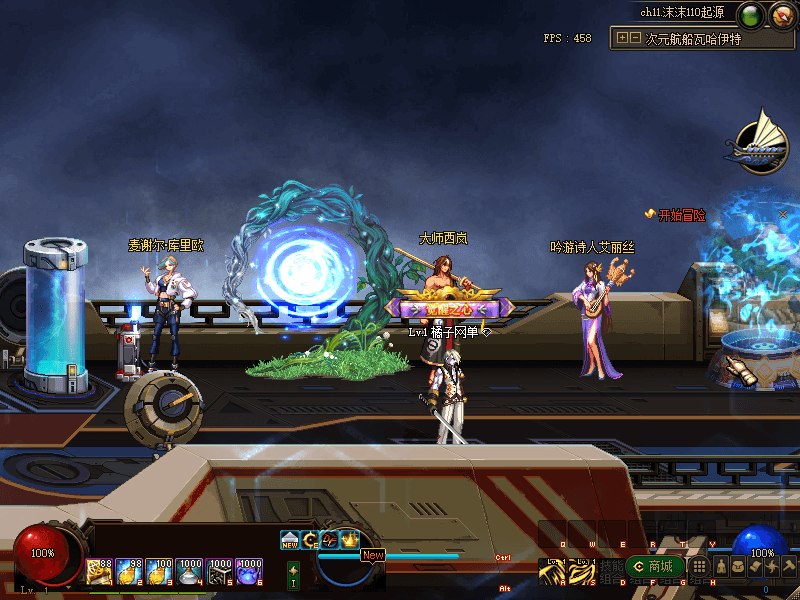
Task: Use the scroll item in quick slot 1
Action: [99, 571]
